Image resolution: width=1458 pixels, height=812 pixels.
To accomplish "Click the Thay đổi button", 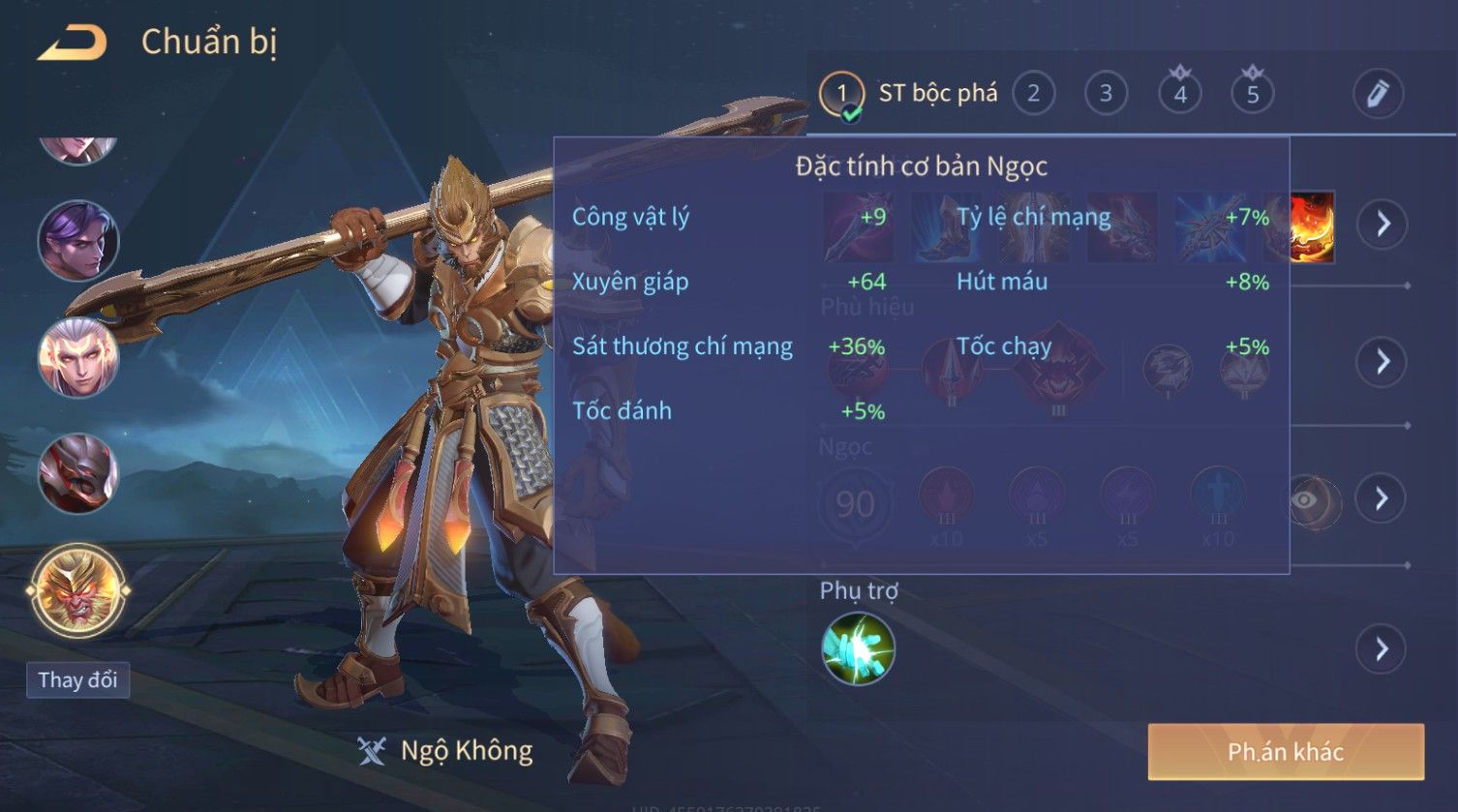I will click(77, 679).
